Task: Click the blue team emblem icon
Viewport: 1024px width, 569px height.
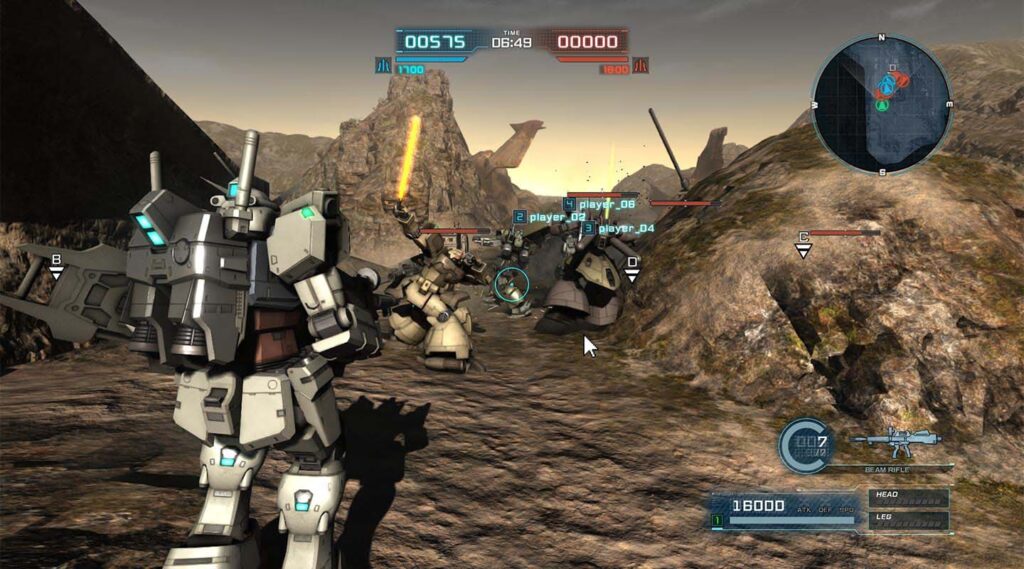Action: (383, 67)
